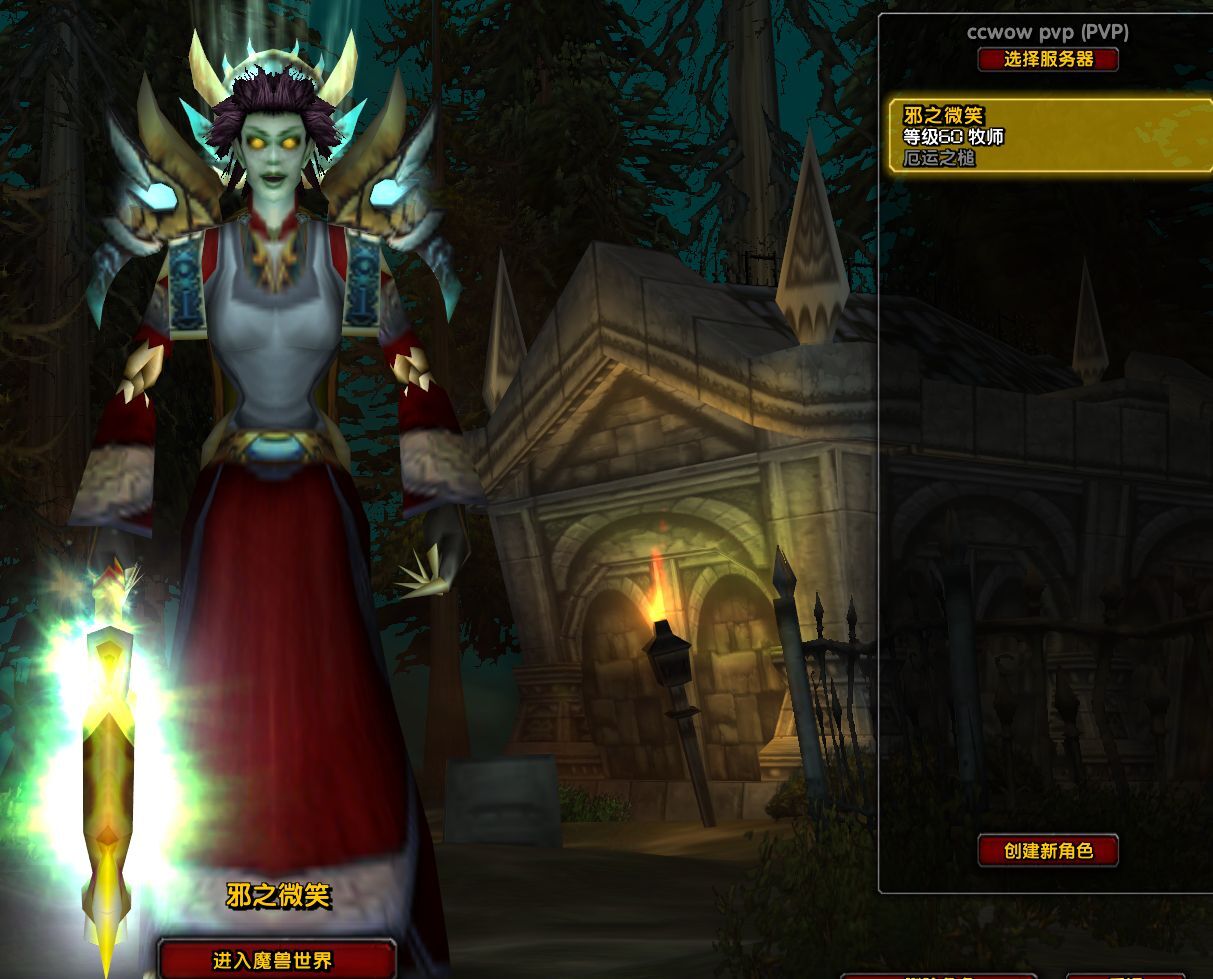Choose 创建新角色 to create a character

1048,851
